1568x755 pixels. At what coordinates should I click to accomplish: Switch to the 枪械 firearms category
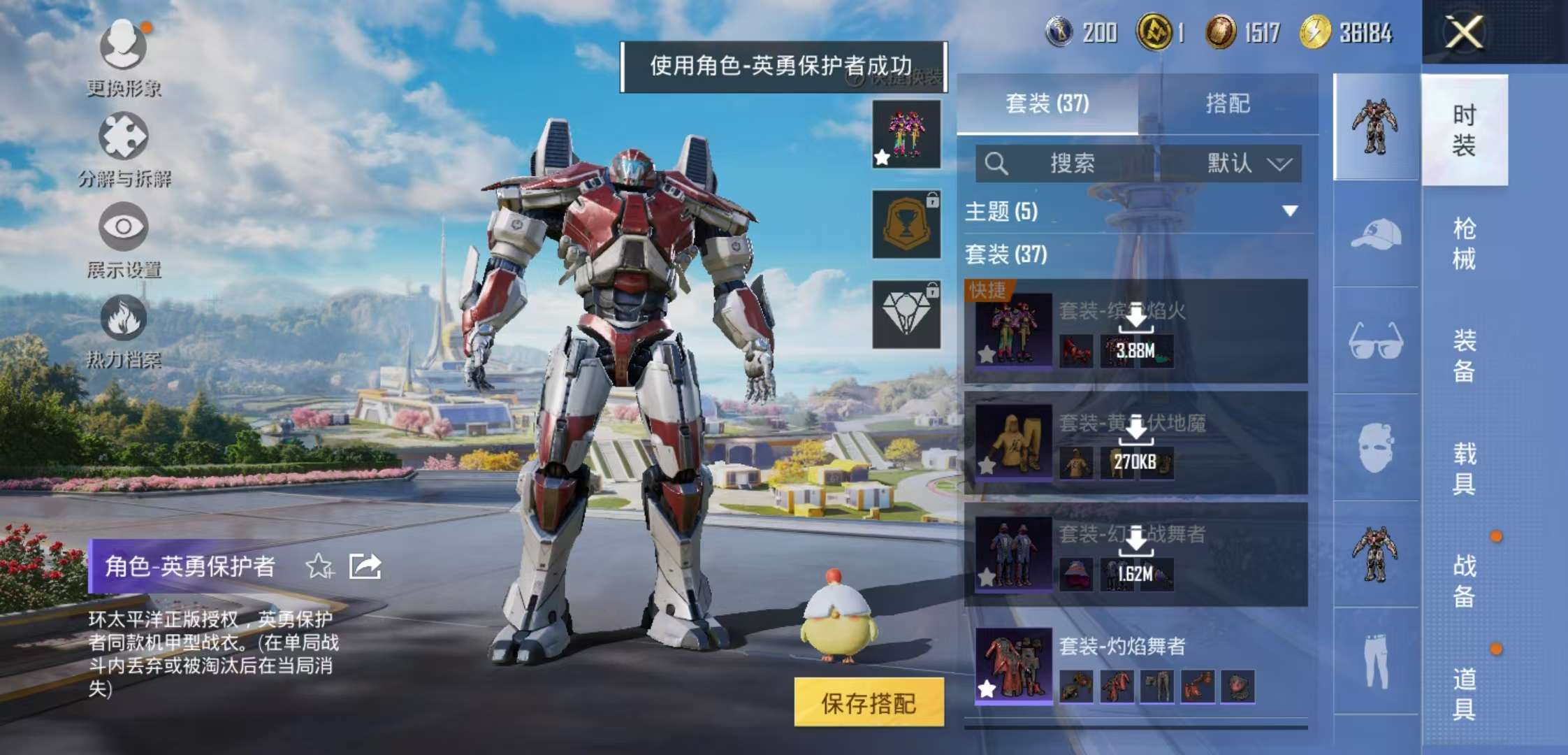click(x=1464, y=243)
